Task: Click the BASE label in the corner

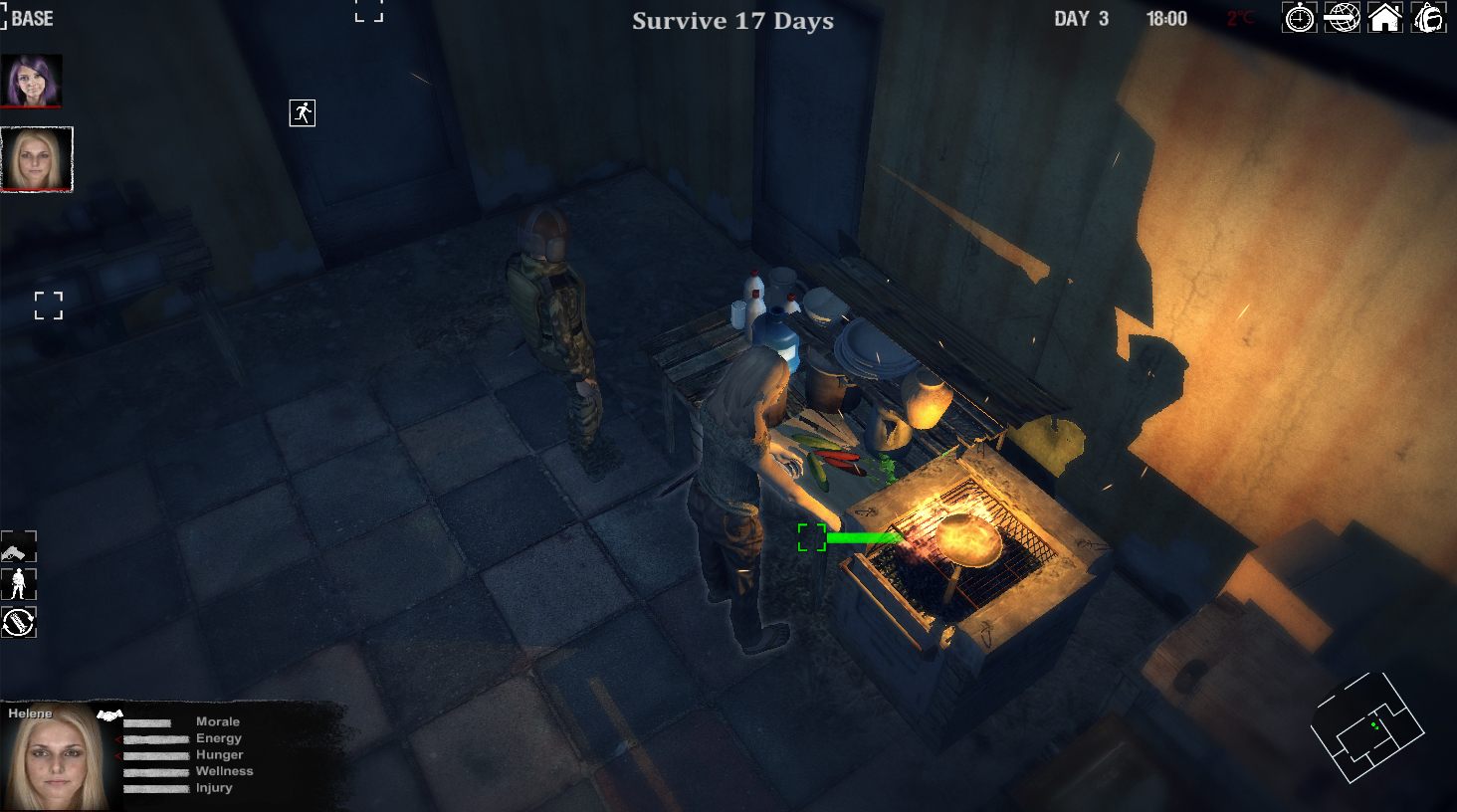Action: pos(33,17)
